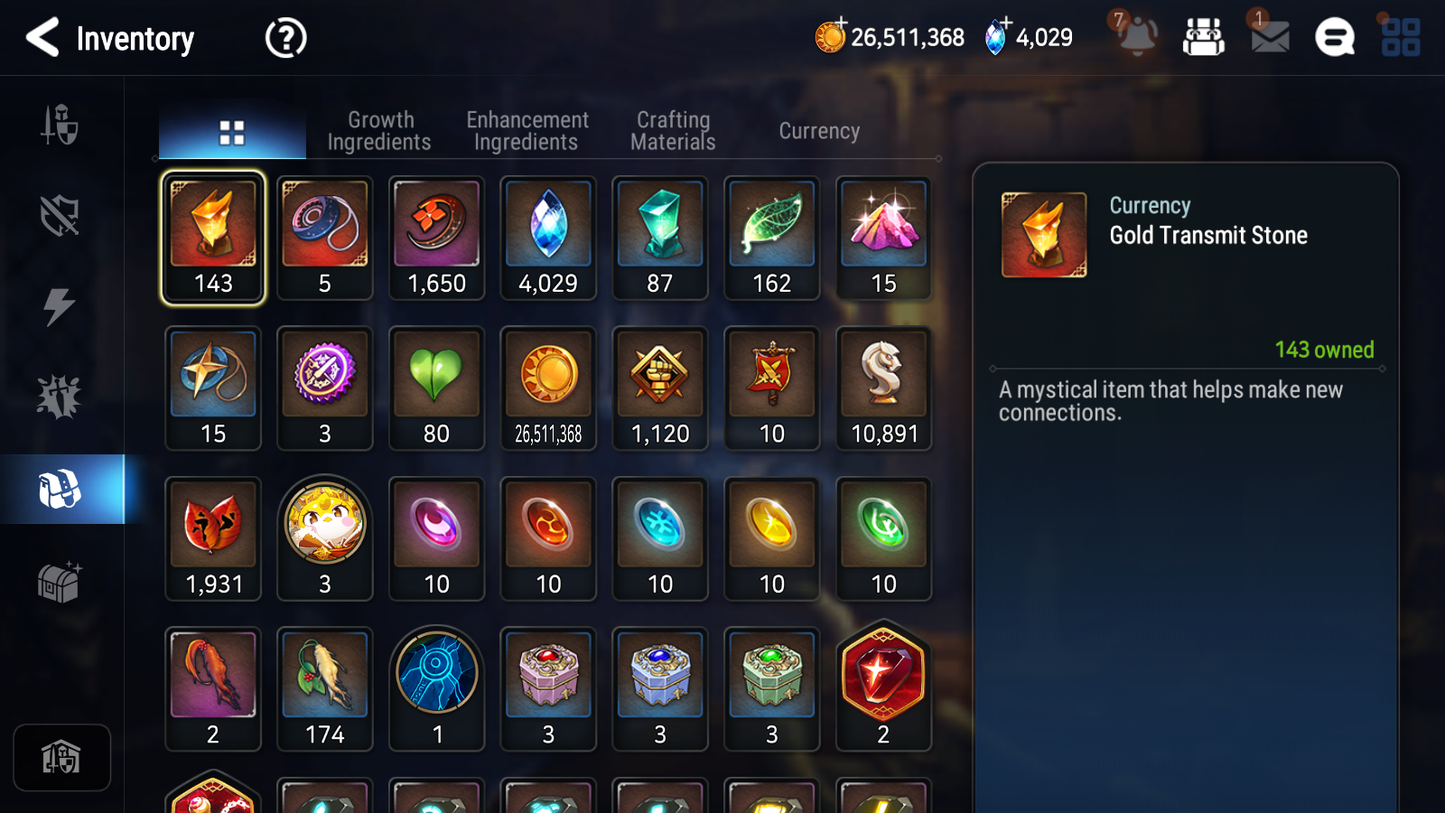Open the chat speech bubble icon
Viewport: 1445px width, 813px height.
(1334, 38)
